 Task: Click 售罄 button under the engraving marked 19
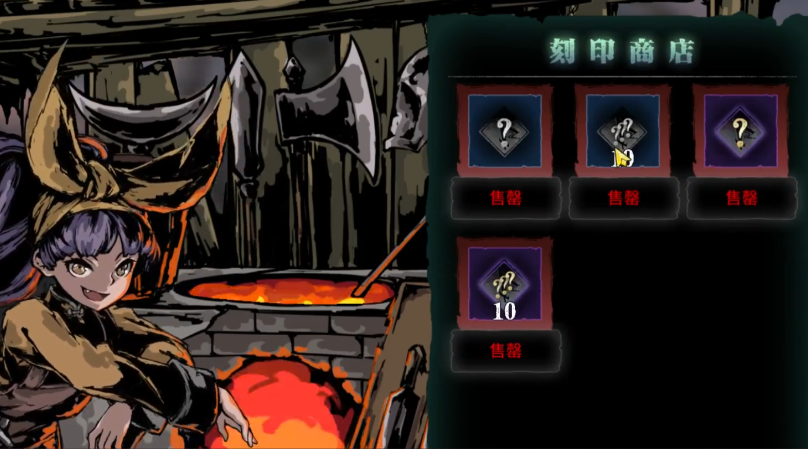(x=623, y=198)
